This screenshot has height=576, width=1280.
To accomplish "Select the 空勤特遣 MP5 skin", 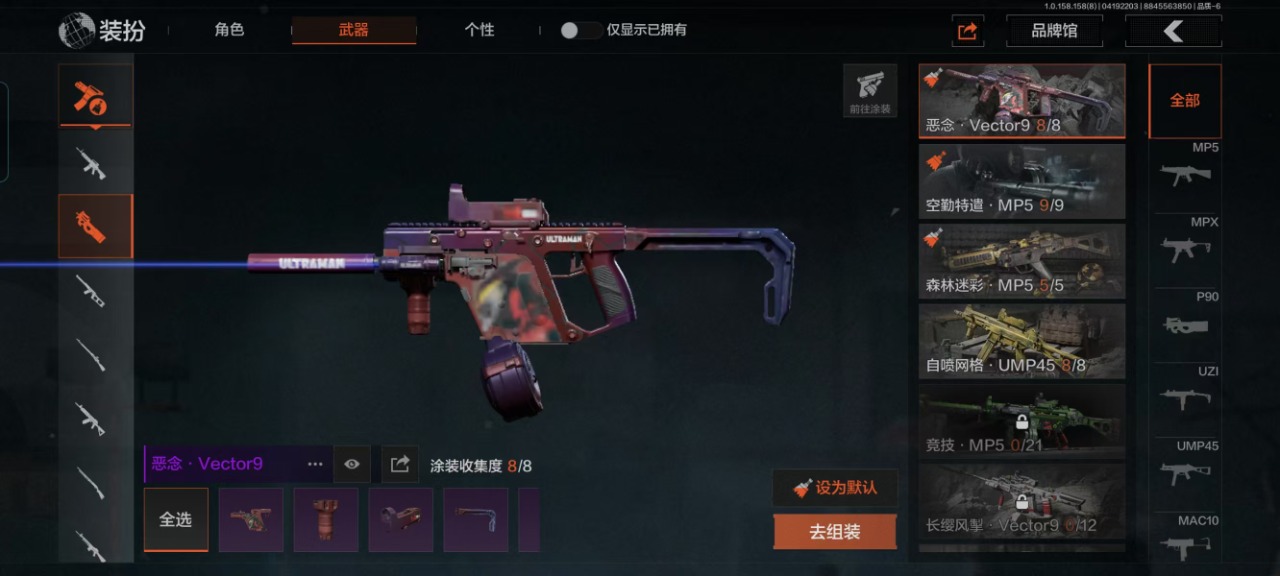I will pos(1021,181).
